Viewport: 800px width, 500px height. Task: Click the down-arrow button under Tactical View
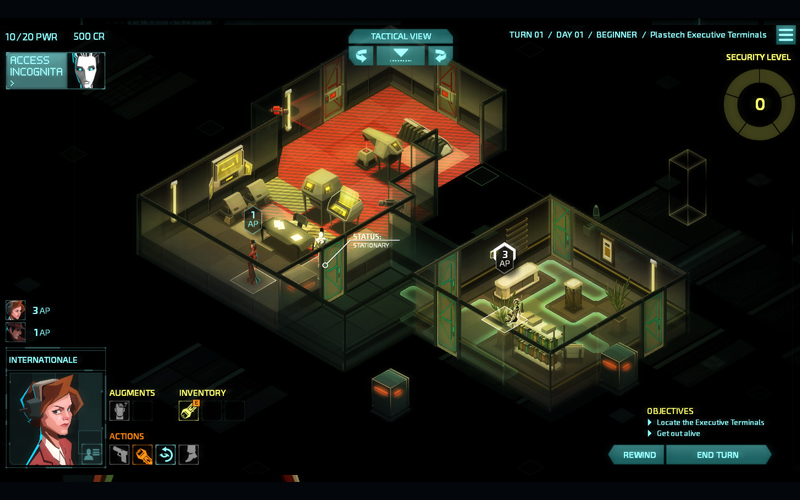coord(400,56)
